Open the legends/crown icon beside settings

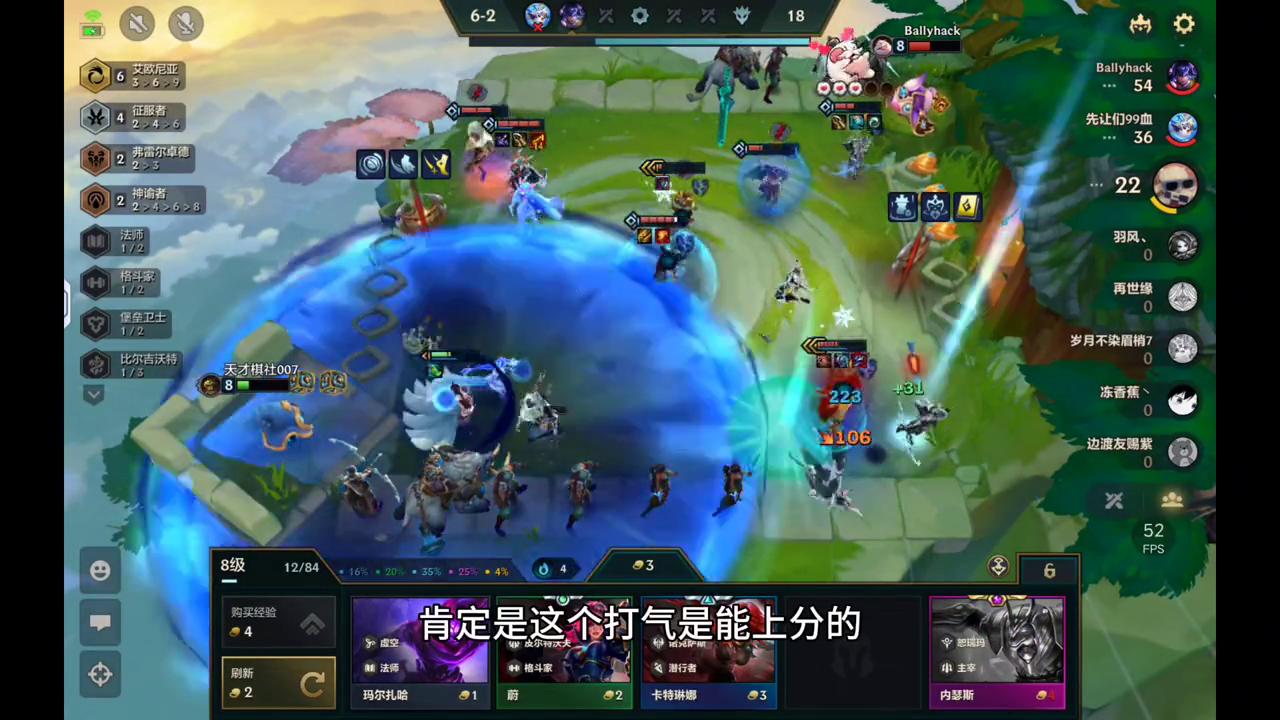click(1140, 24)
